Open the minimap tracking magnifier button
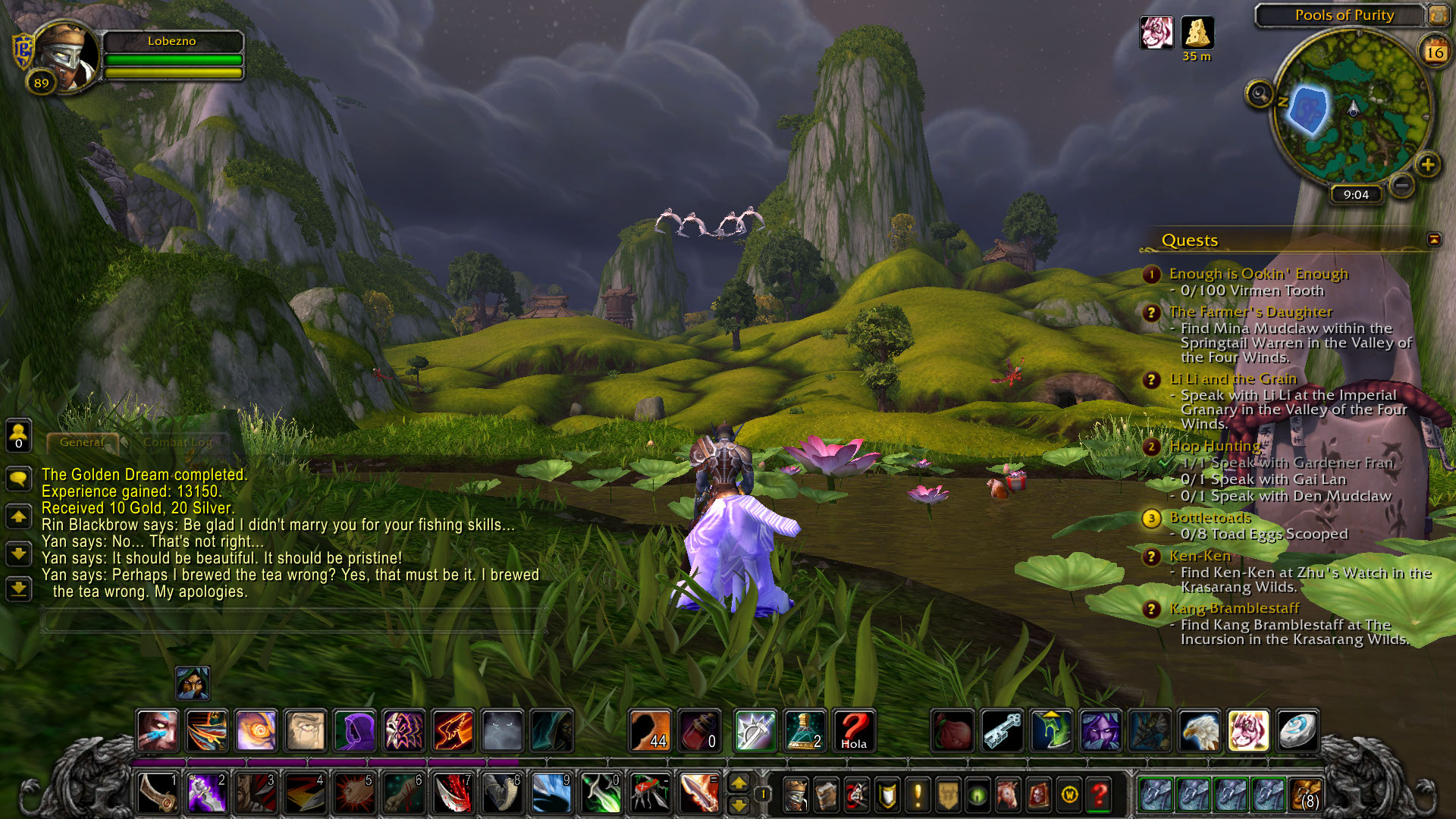 click(x=1260, y=94)
